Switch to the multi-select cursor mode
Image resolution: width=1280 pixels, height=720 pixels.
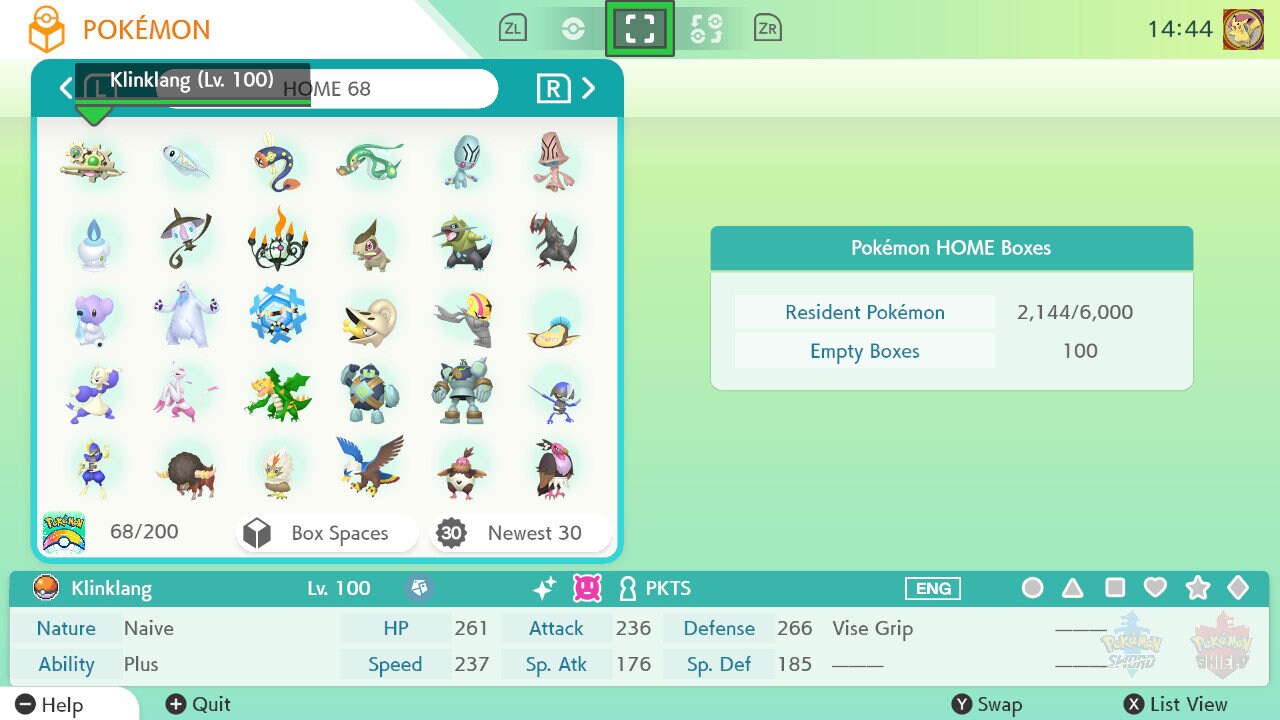pyautogui.click(x=705, y=29)
